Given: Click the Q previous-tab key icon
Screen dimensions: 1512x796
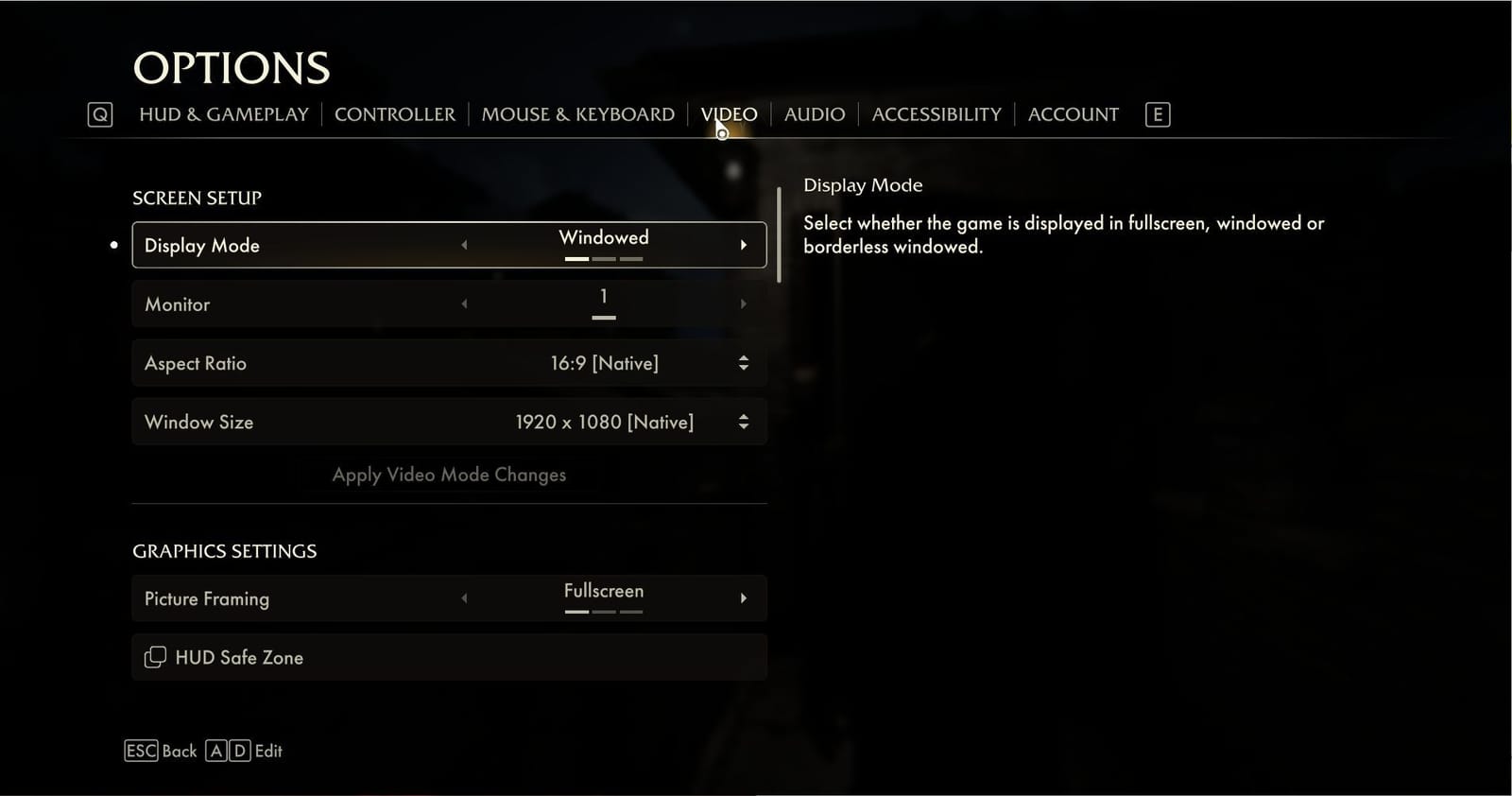Looking at the screenshot, I should tap(99, 113).
